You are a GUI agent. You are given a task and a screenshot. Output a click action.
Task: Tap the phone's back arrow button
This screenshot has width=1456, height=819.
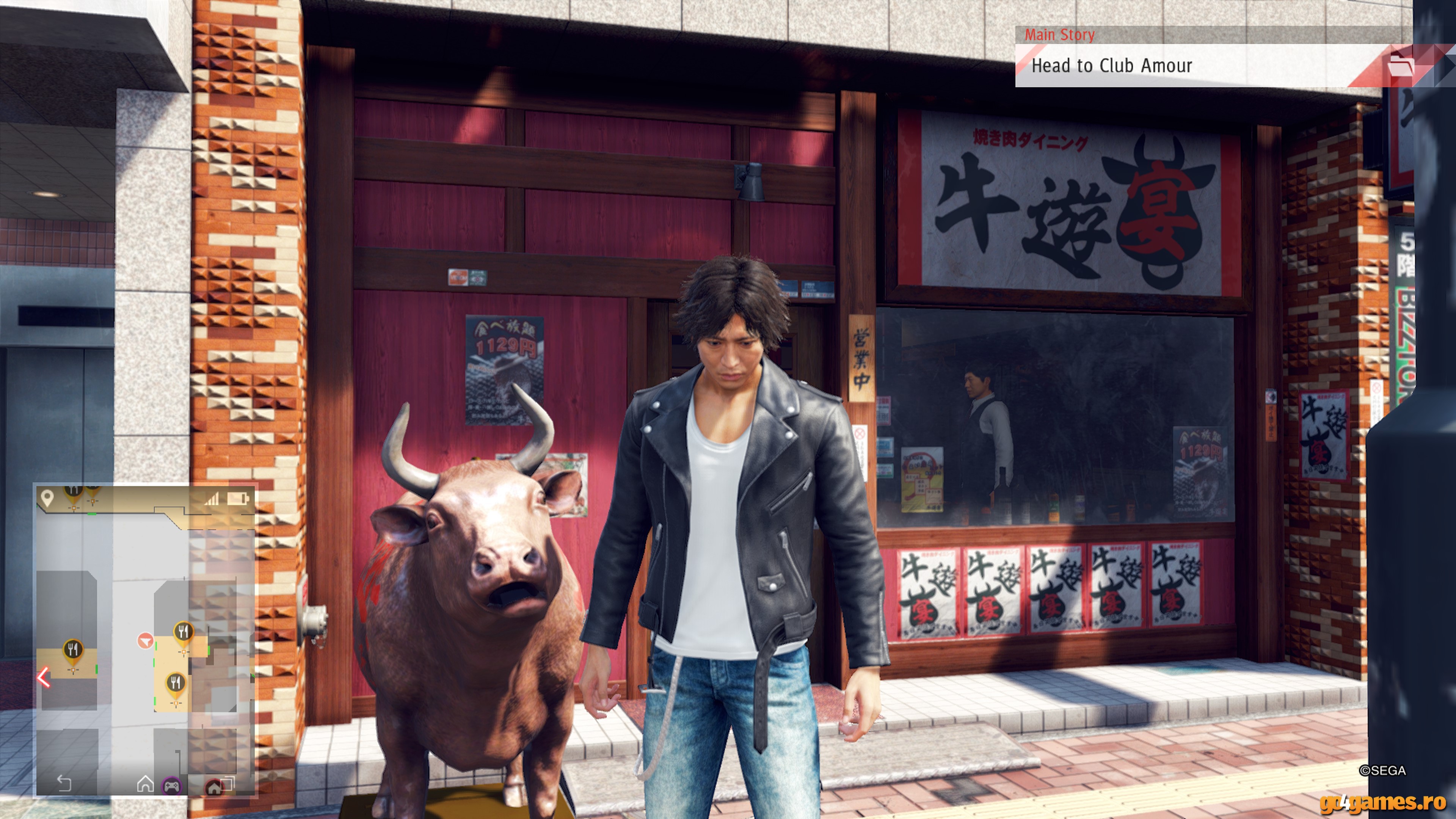pyautogui.click(x=64, y=783)
